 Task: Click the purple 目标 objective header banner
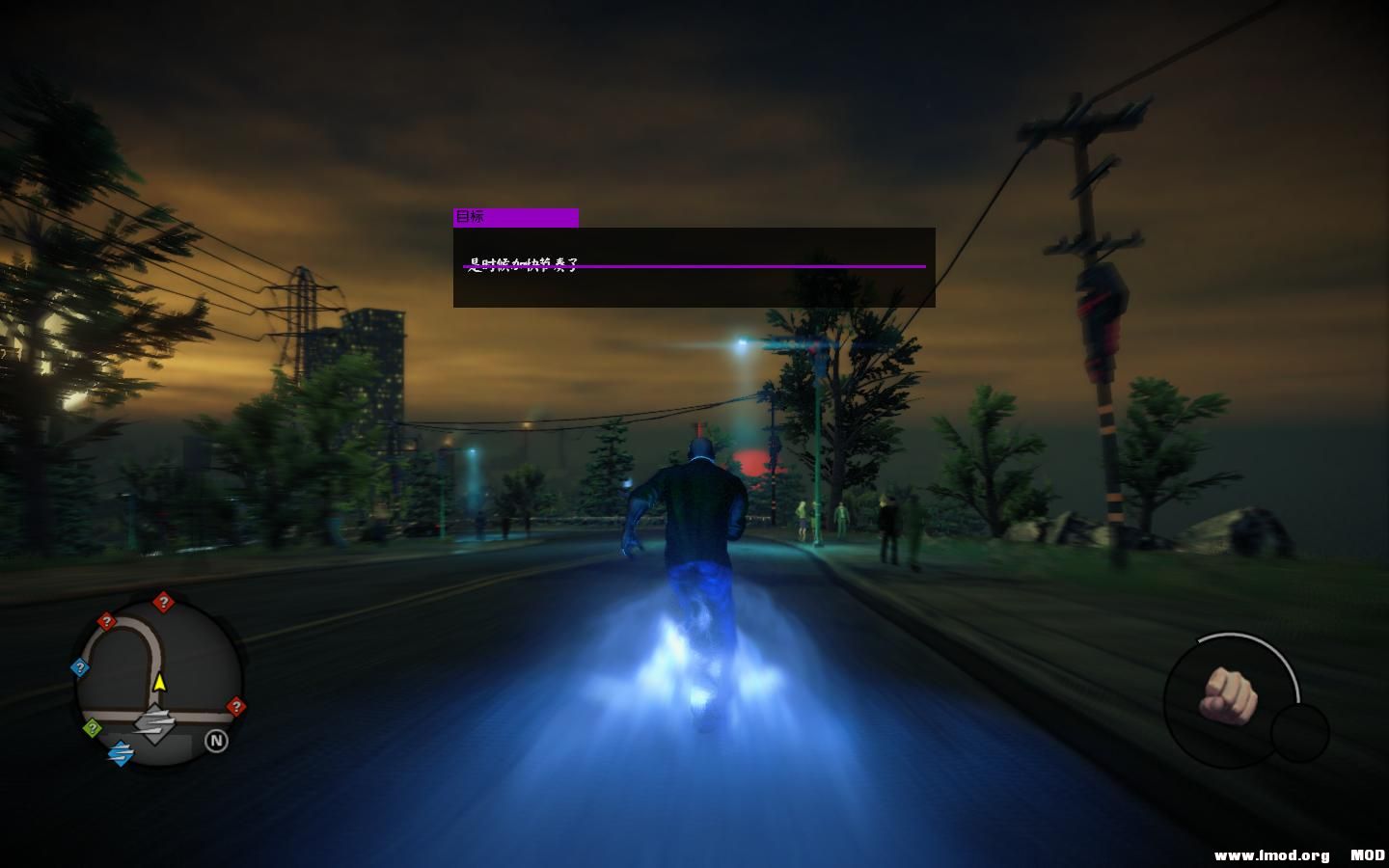[514, 217]
